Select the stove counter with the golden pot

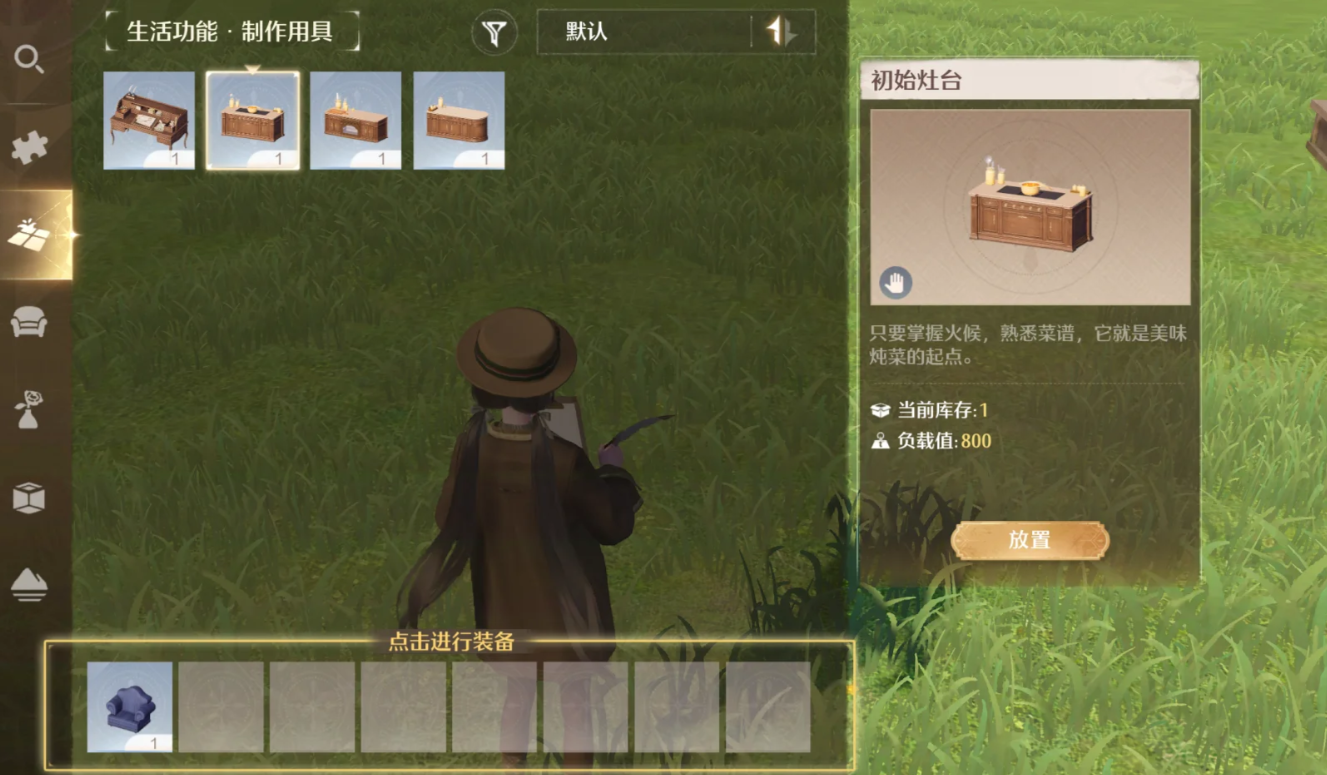[x=252, y=120]
